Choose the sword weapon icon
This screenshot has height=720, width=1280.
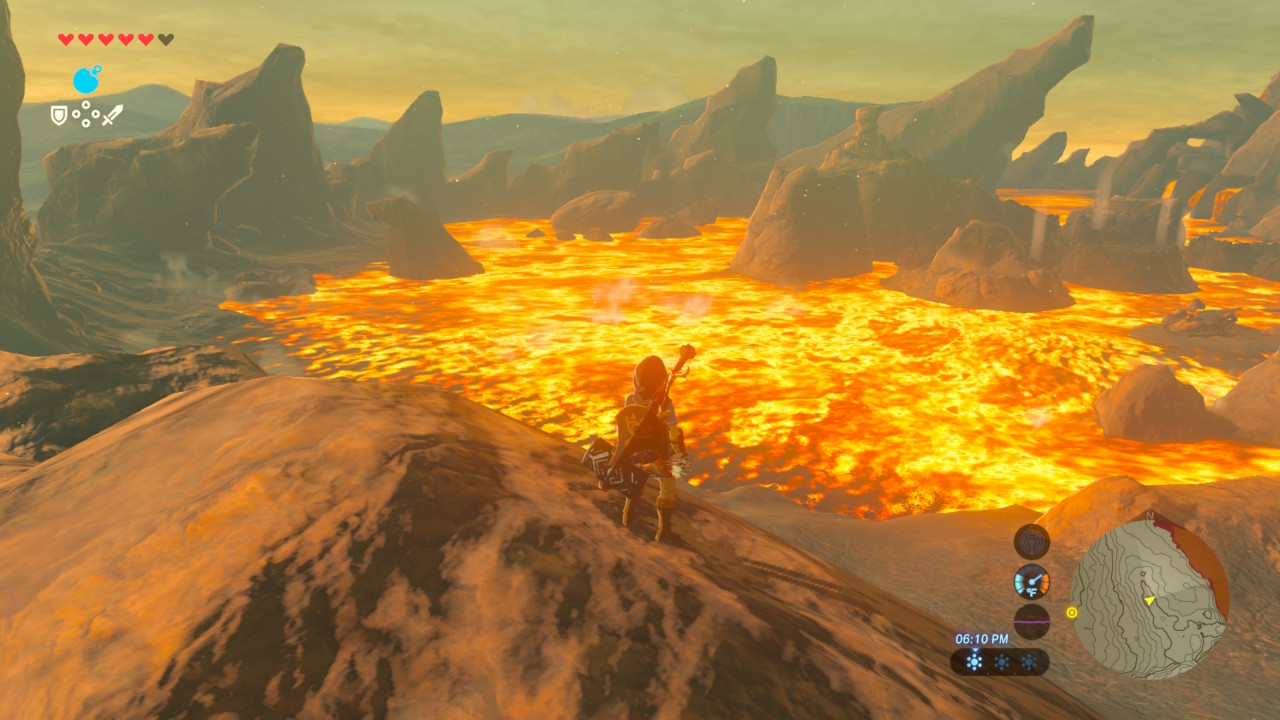(112, 115)
